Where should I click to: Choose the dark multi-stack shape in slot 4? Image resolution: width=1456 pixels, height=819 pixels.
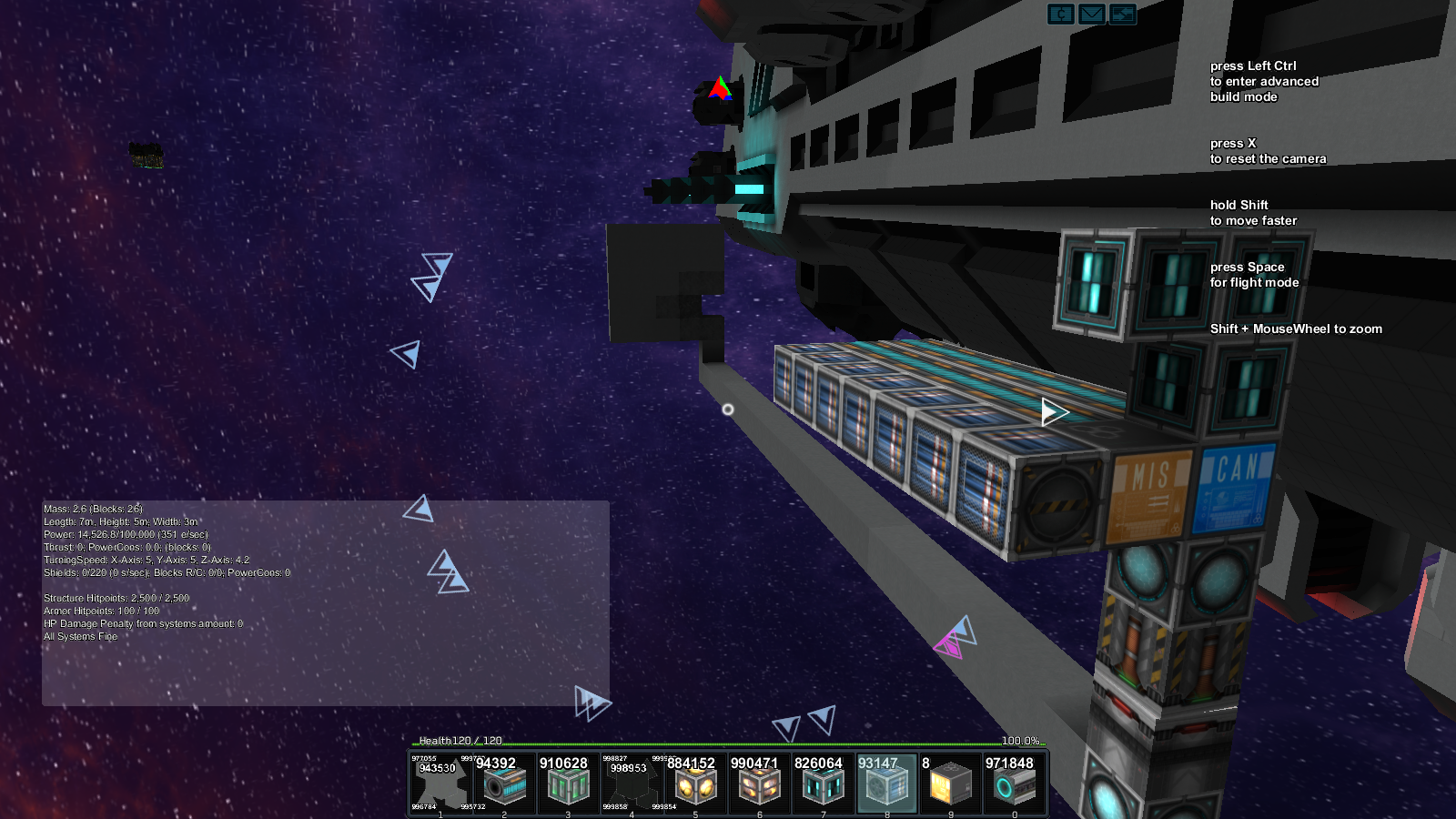tap(632, 784)
